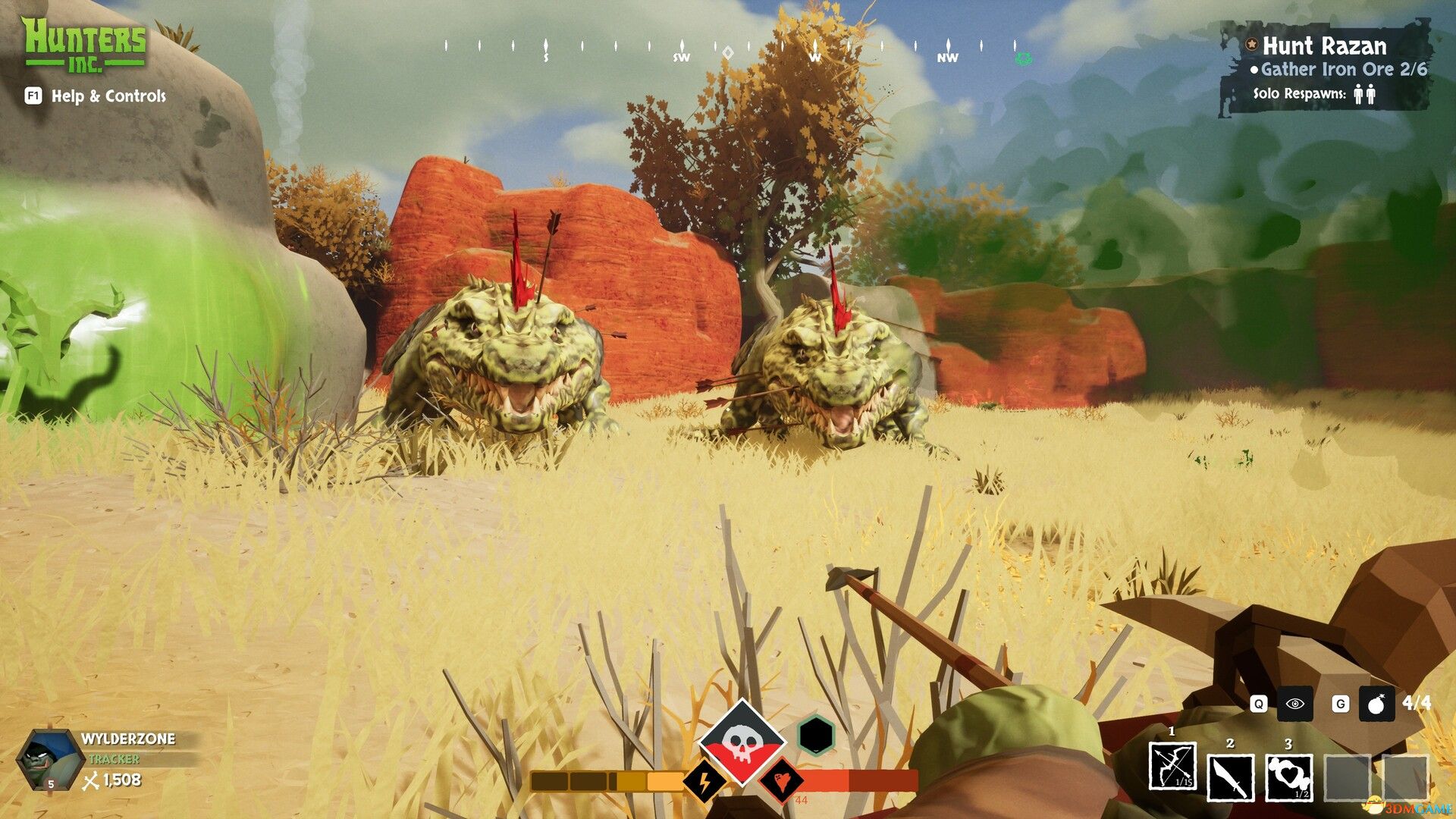Expand the player profile card for WYLDERZONE
The image size is (1456, 819).
[x=125, y=738]
